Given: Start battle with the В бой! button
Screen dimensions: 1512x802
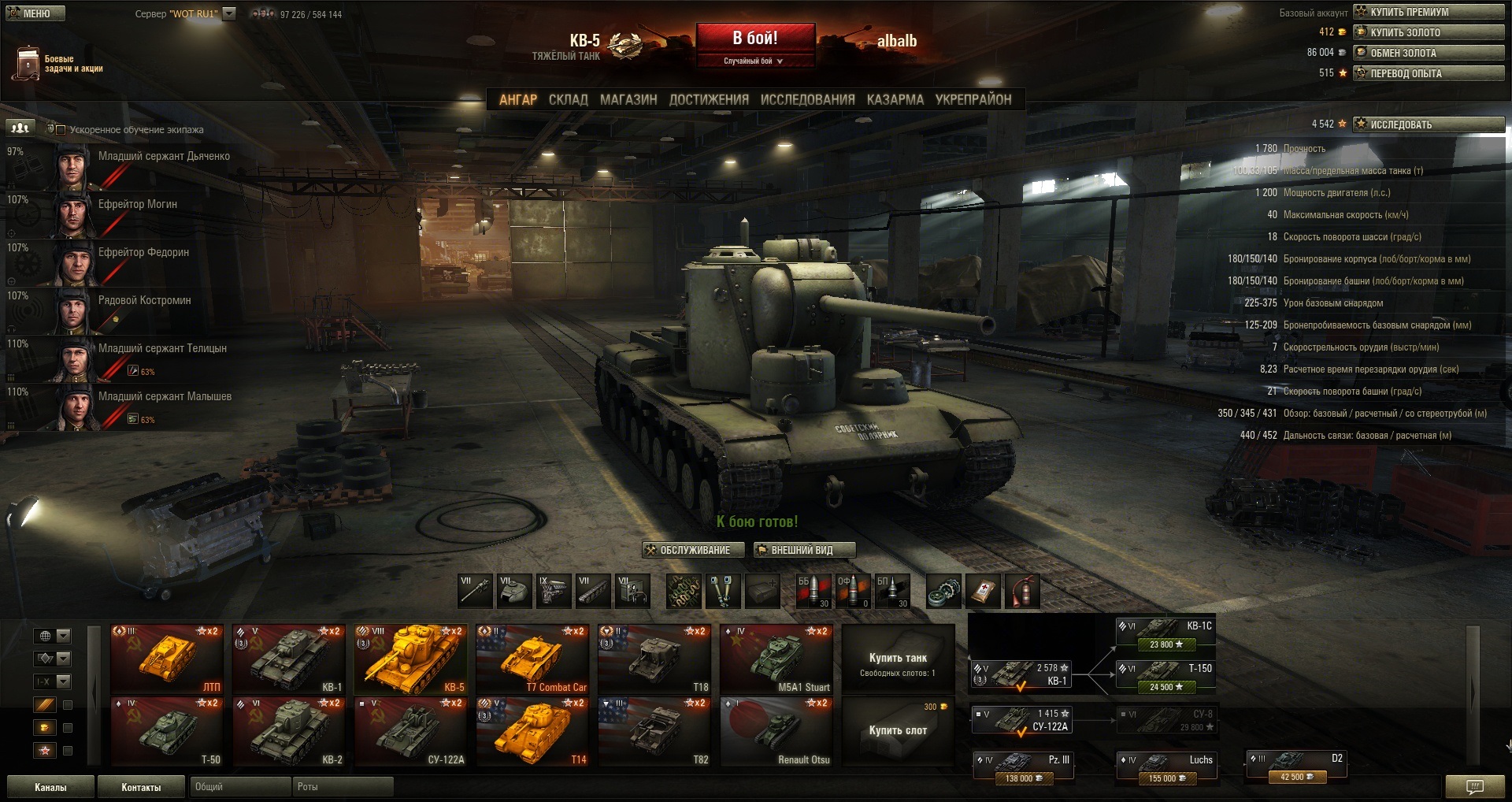Looking at the screenshot, I should (754, 39).
